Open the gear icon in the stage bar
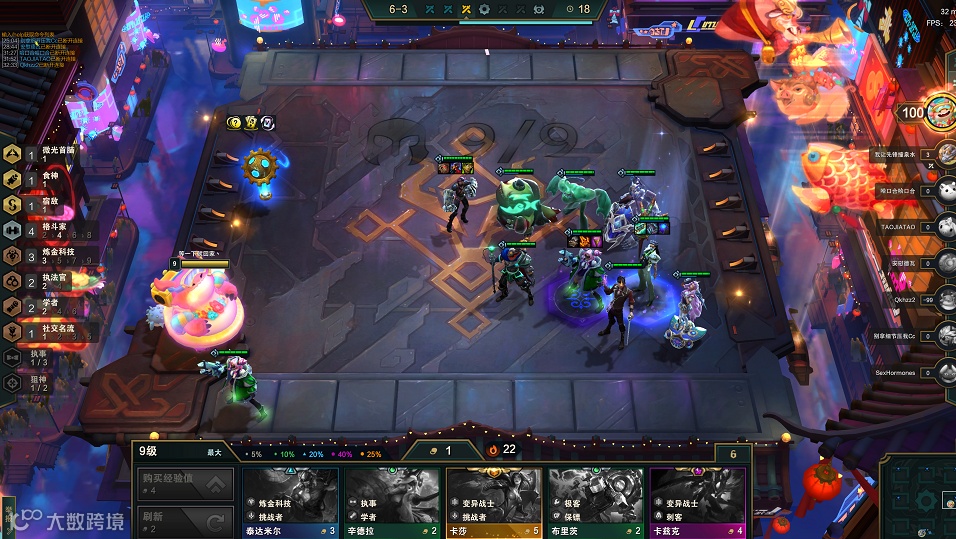The width and height of the screenshot is (956, 539). (485, 10)
